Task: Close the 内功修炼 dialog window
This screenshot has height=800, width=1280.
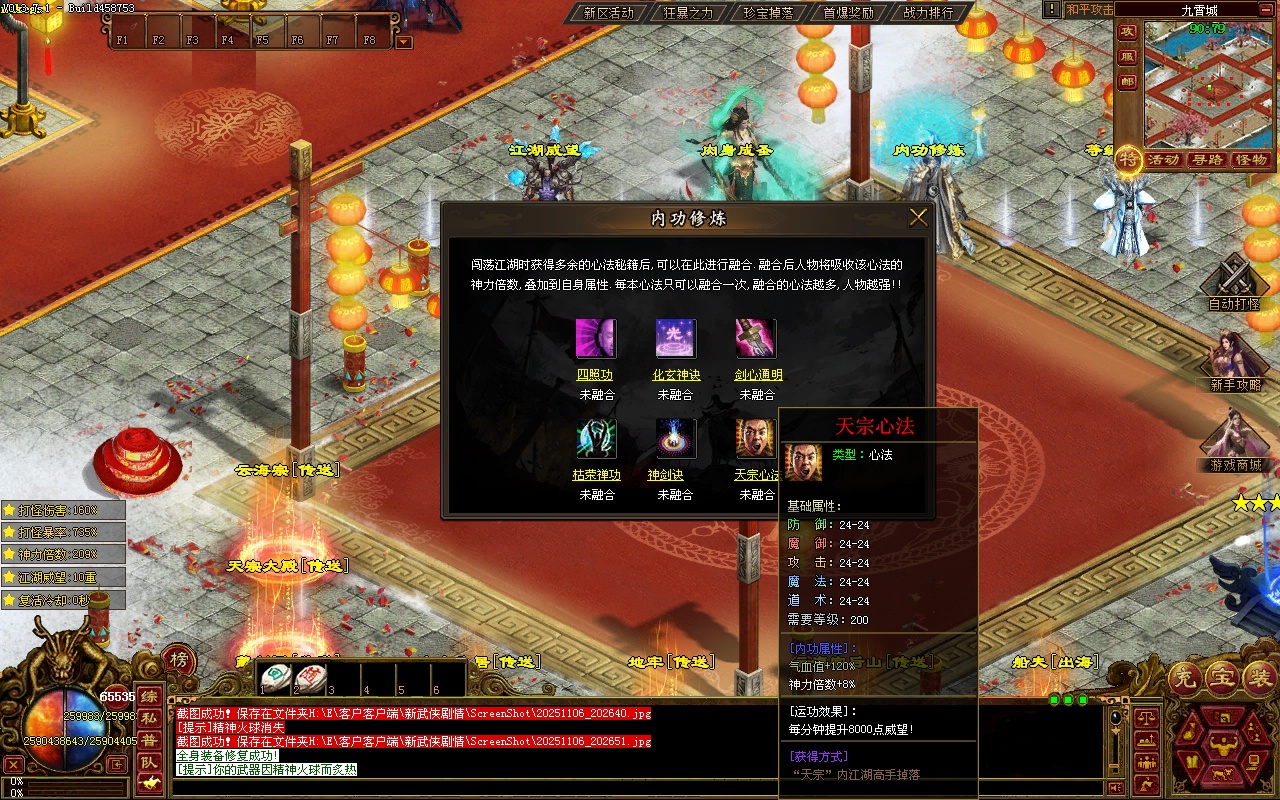Action: click(918, 217)
